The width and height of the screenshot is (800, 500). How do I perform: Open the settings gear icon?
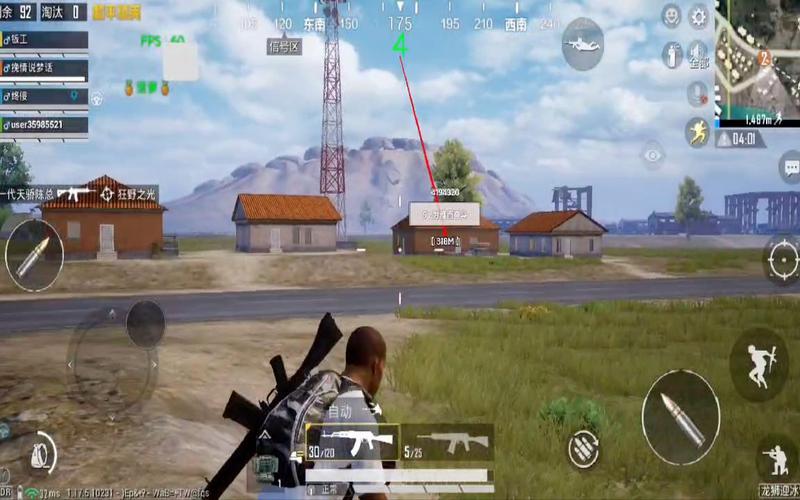(698, 15)
